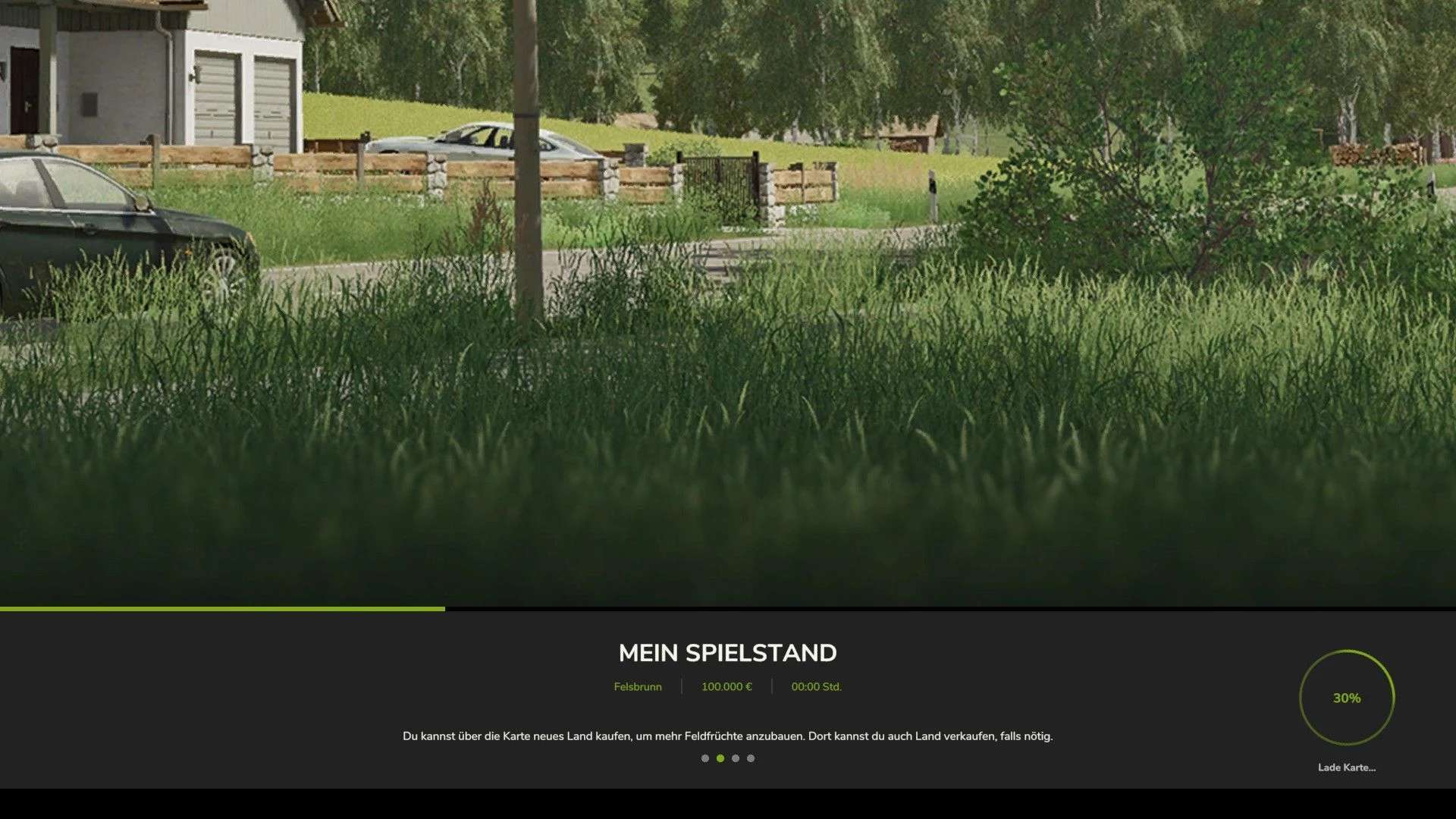Select the active green tip dot

tap(720, 758)
